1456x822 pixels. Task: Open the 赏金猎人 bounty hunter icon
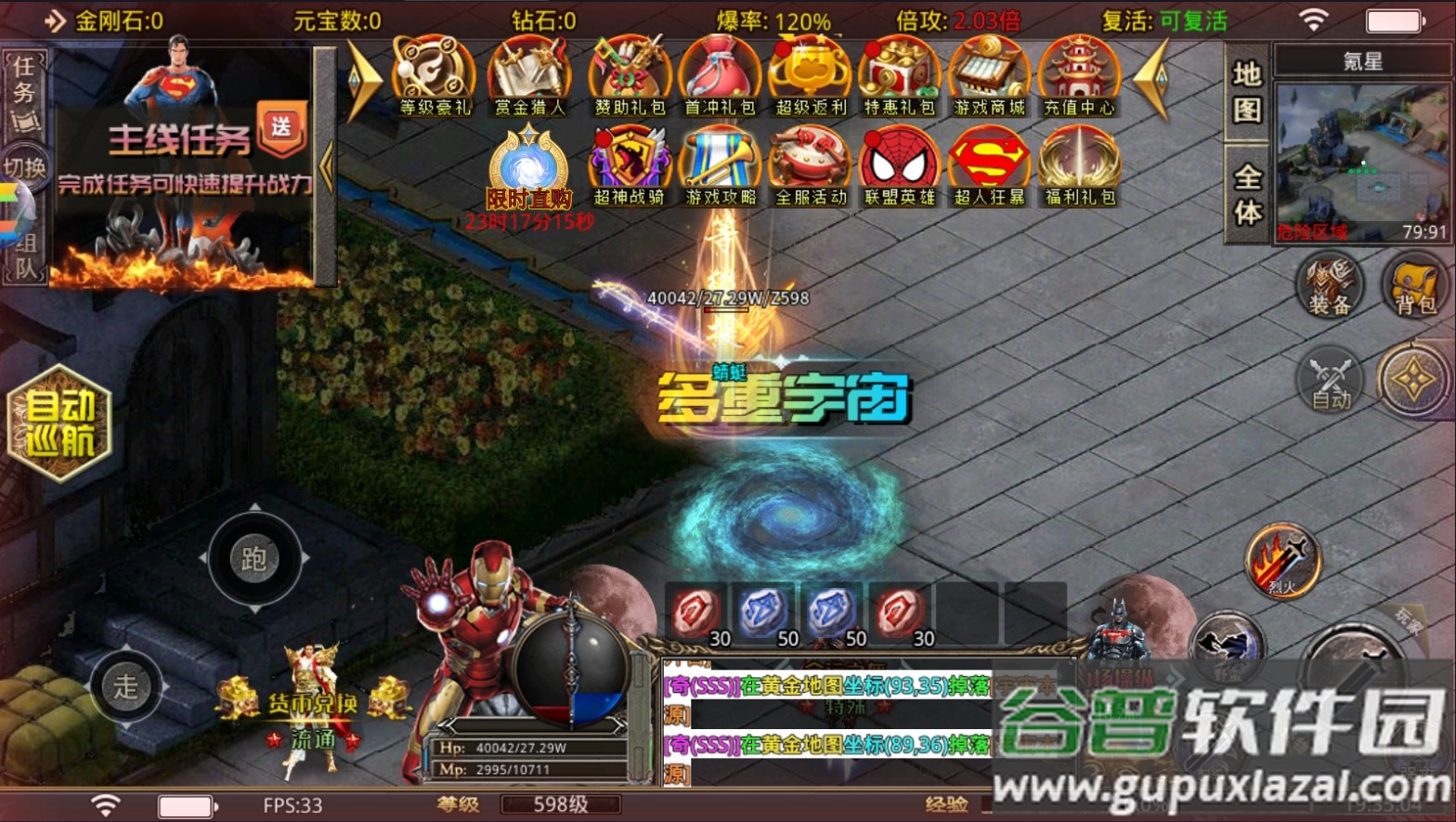[528, 74]
